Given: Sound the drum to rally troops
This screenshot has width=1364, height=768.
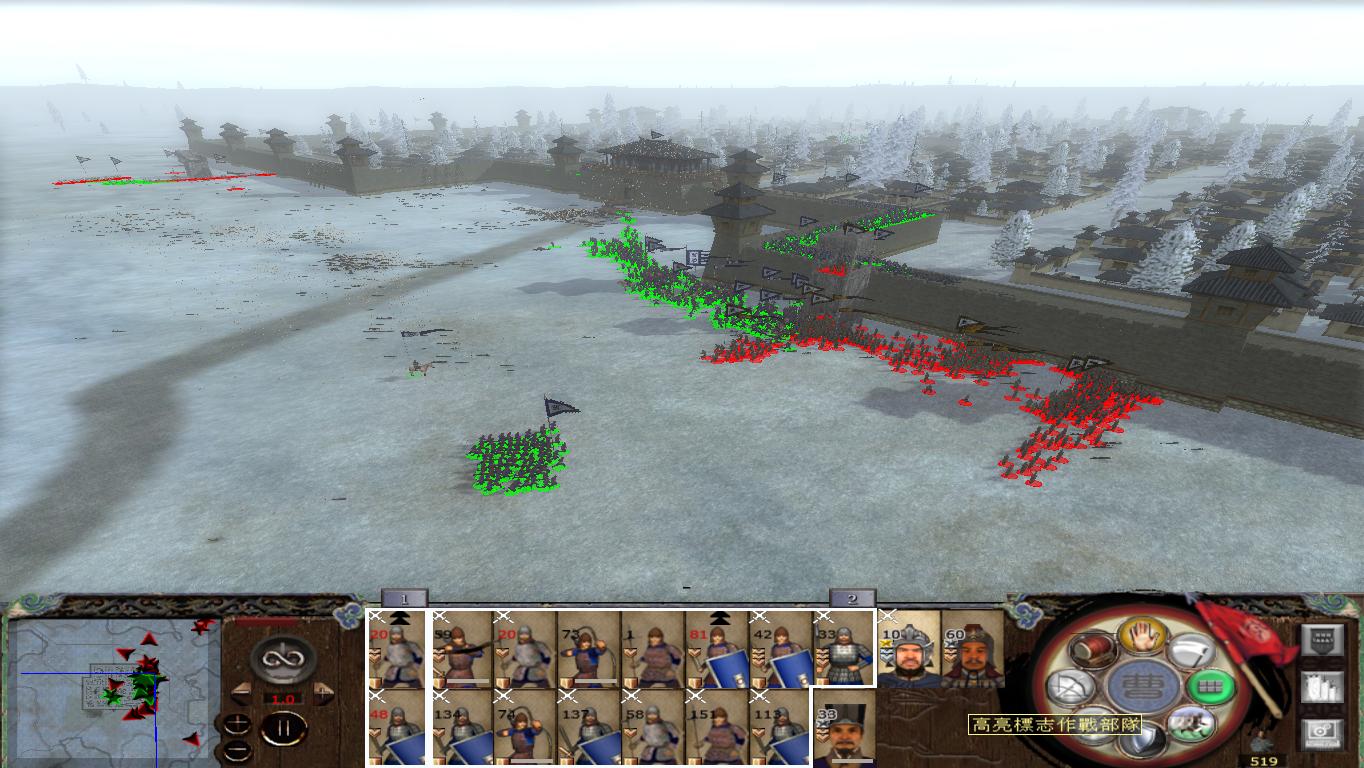Looking at the screenshot, I should (1093, 650).
